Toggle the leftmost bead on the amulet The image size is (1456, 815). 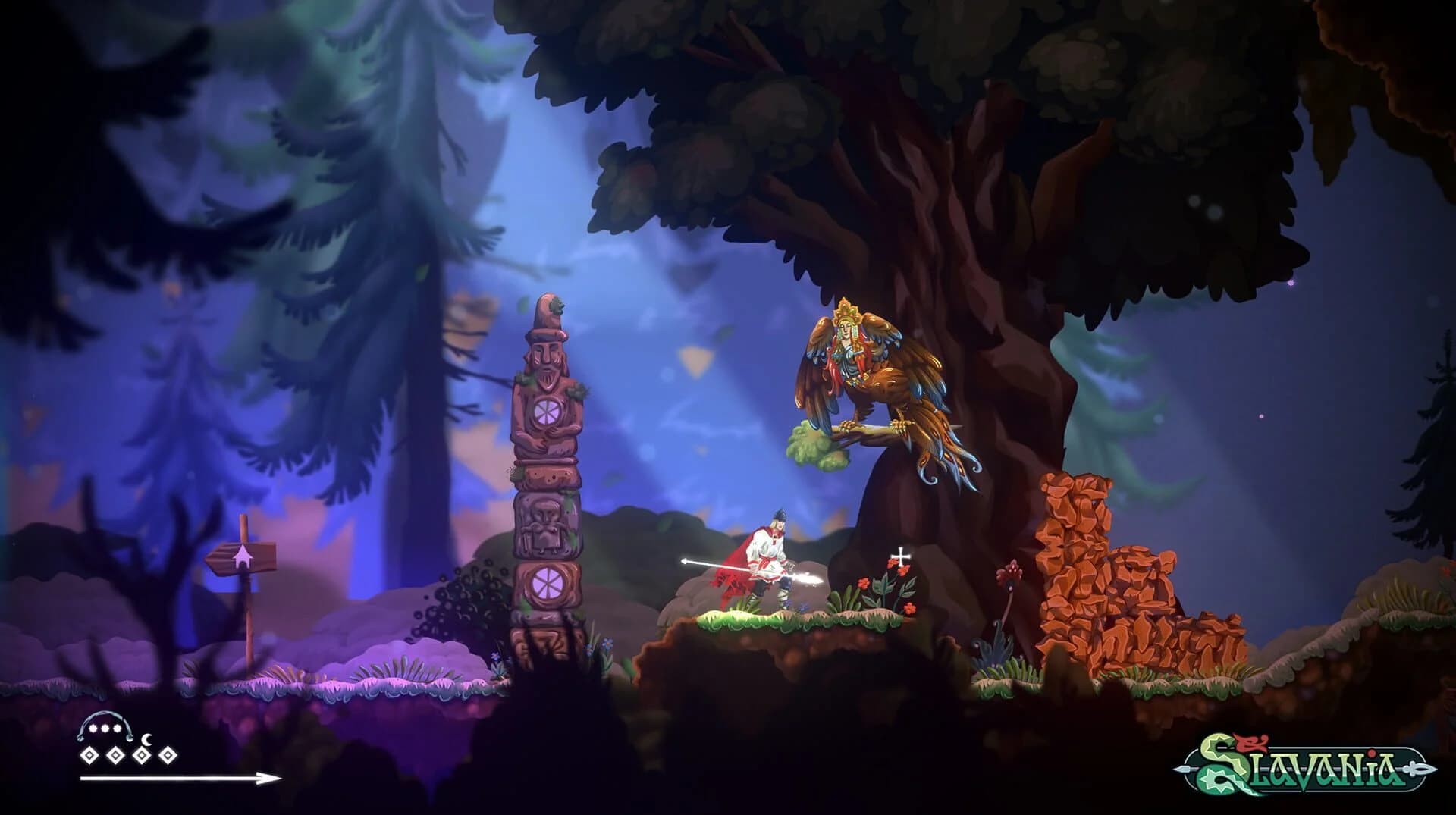(x=93, y=728)
